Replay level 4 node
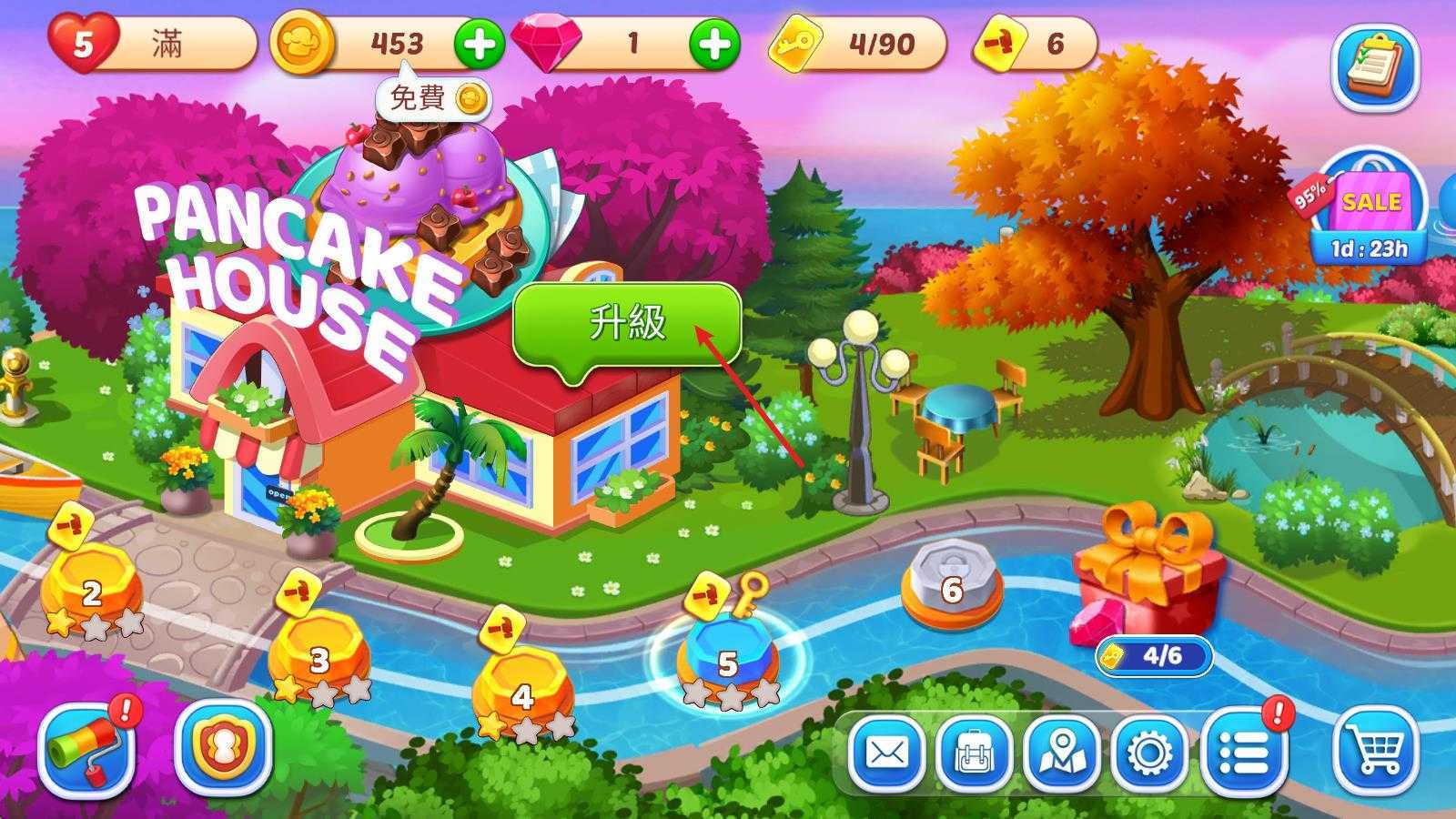 pos(522,693)
